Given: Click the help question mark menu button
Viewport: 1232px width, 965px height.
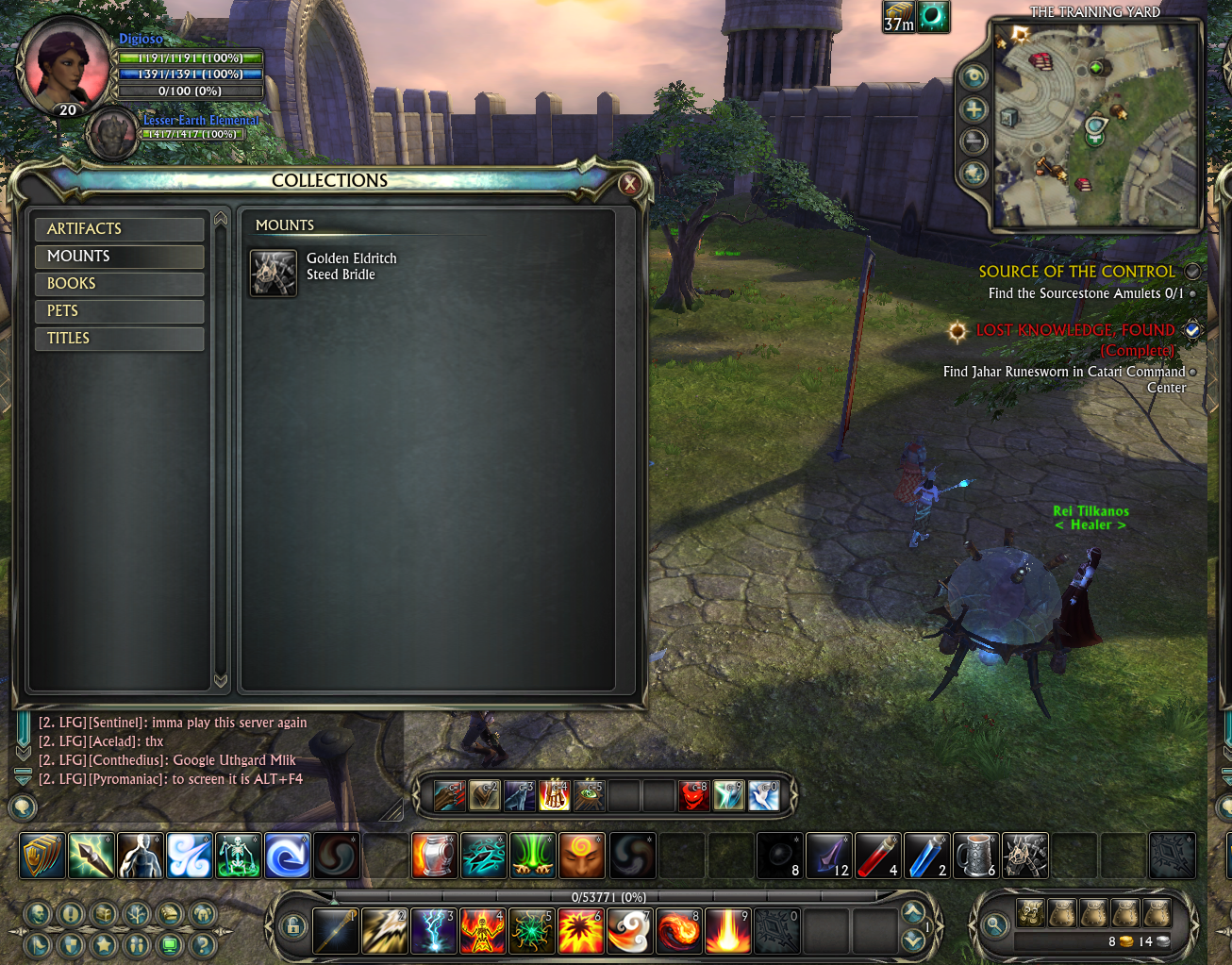Looking at the screenshot, I should [x=203, y=944].
